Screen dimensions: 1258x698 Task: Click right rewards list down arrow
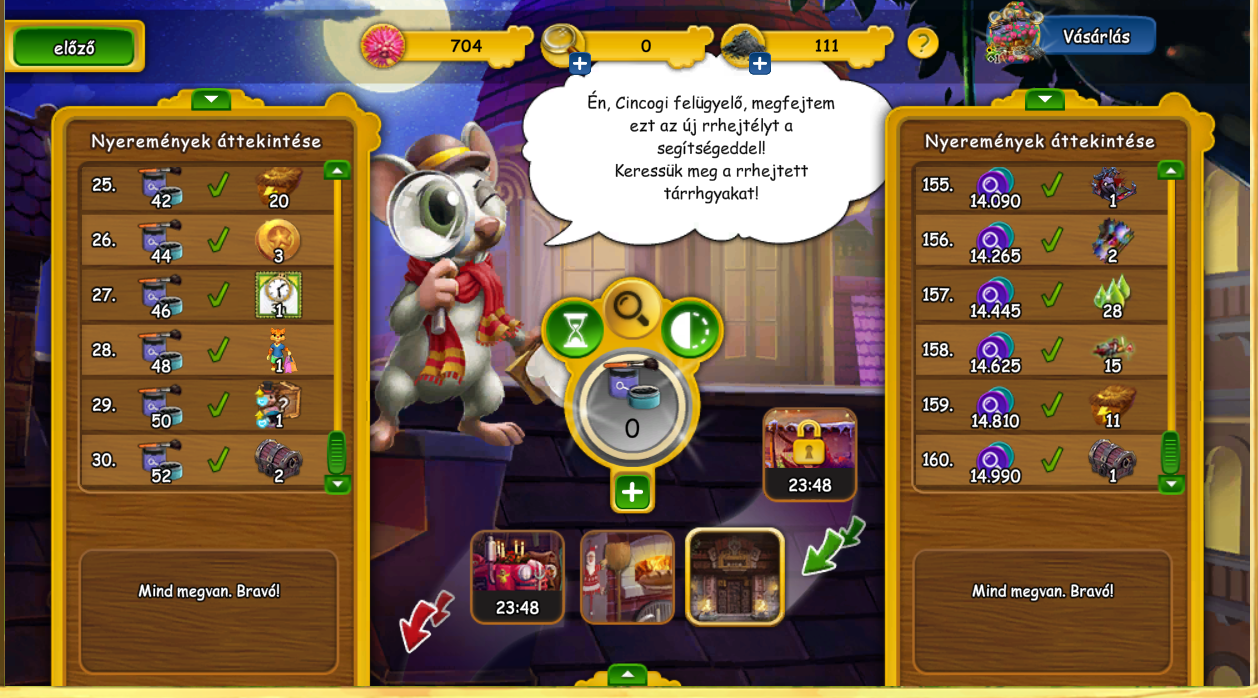[1172, 484]
